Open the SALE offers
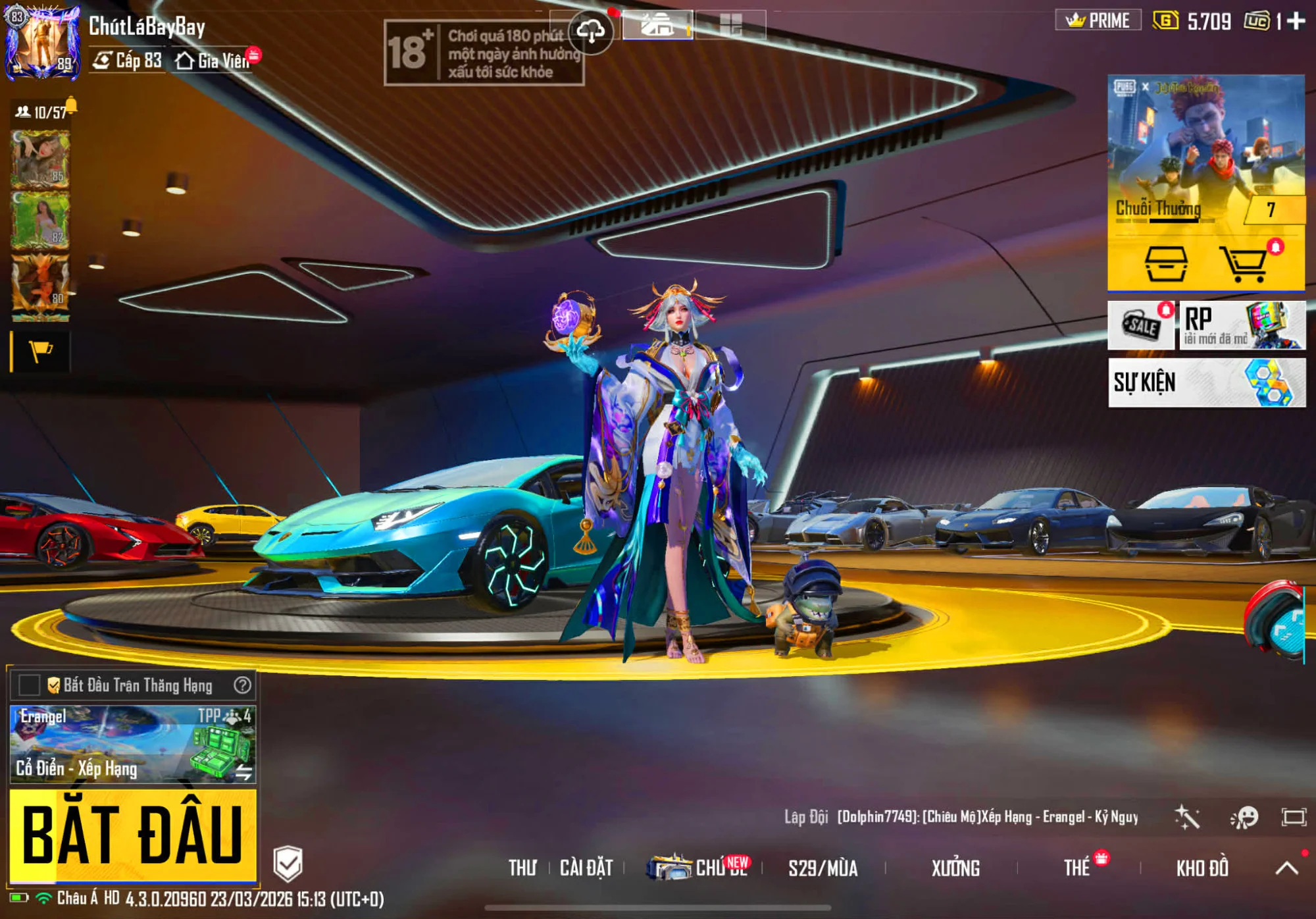 coord(1140,325)
